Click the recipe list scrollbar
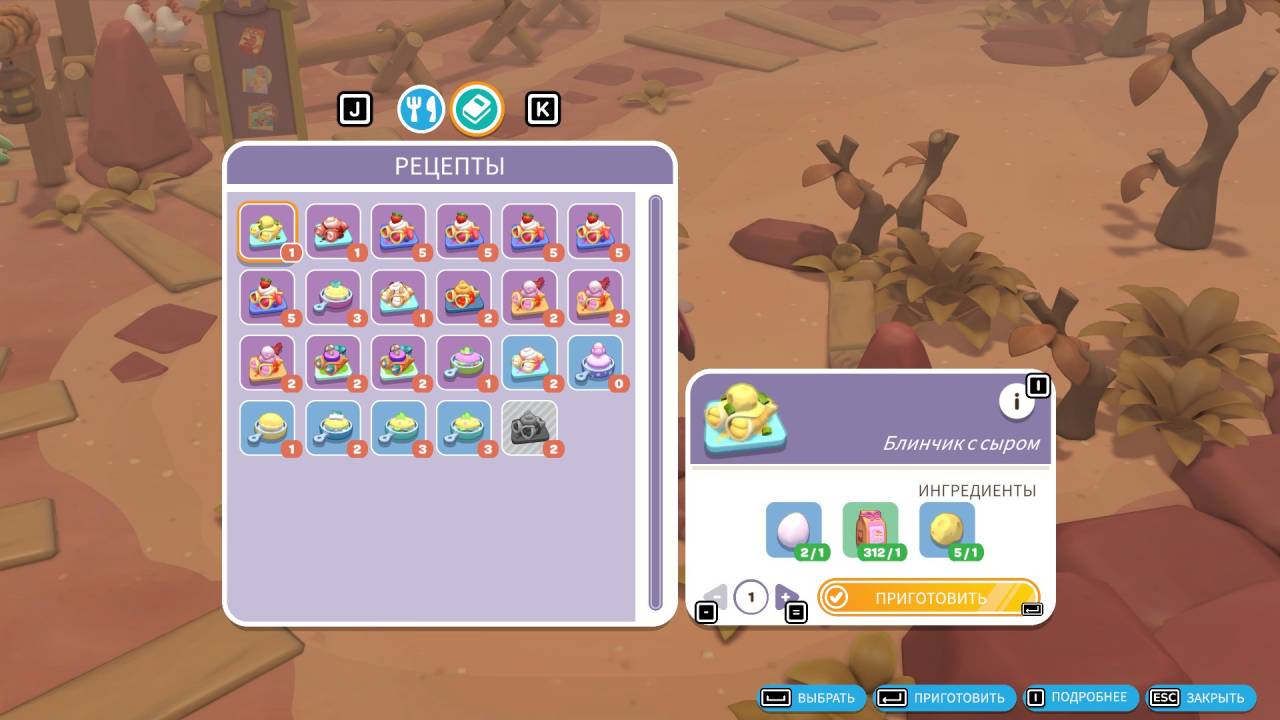The width and height of the screenshot is (1280, 720). tap(656, 402)
